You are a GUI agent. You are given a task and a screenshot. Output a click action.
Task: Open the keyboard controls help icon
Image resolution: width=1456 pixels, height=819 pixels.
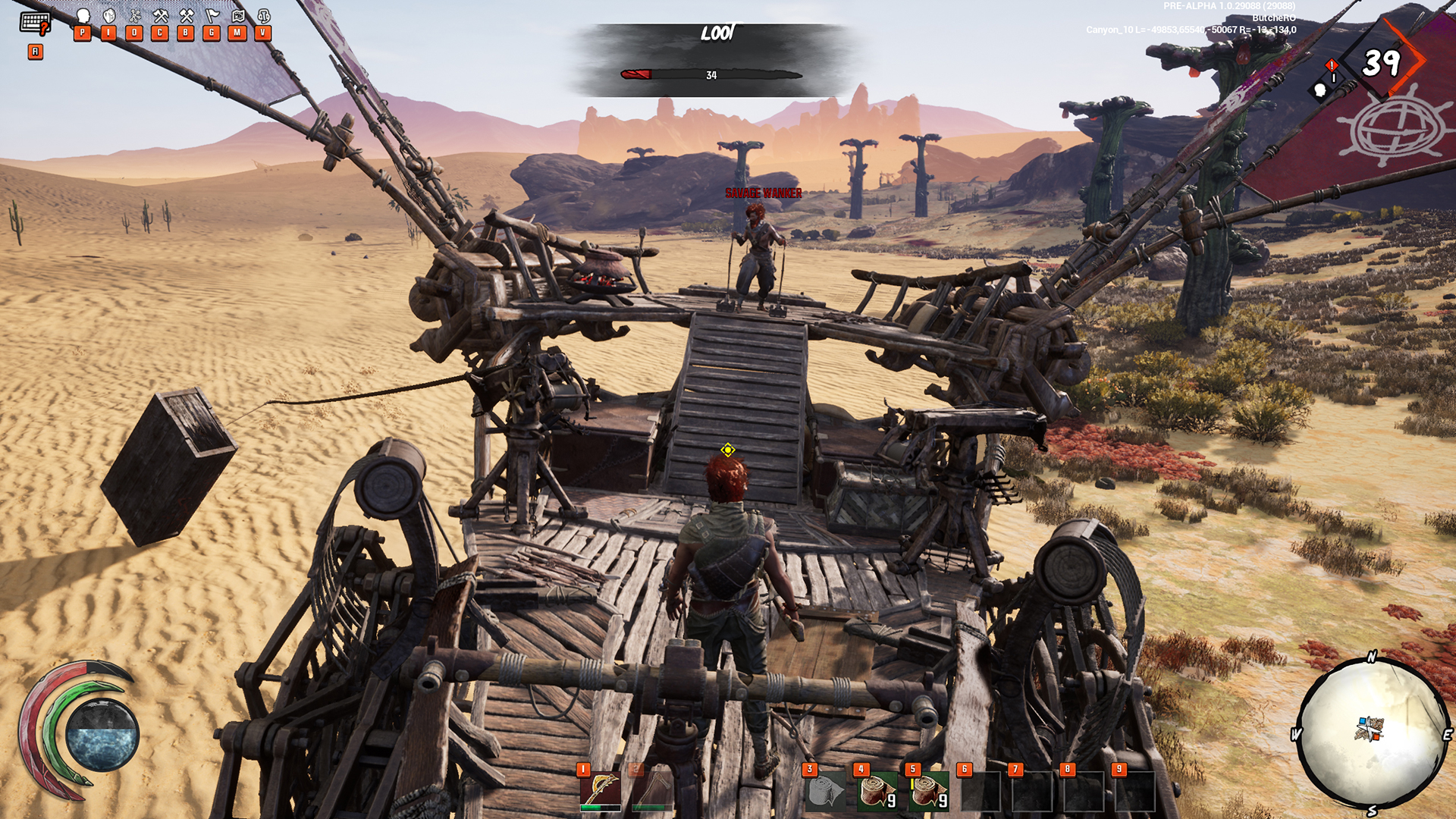(35, 24)
